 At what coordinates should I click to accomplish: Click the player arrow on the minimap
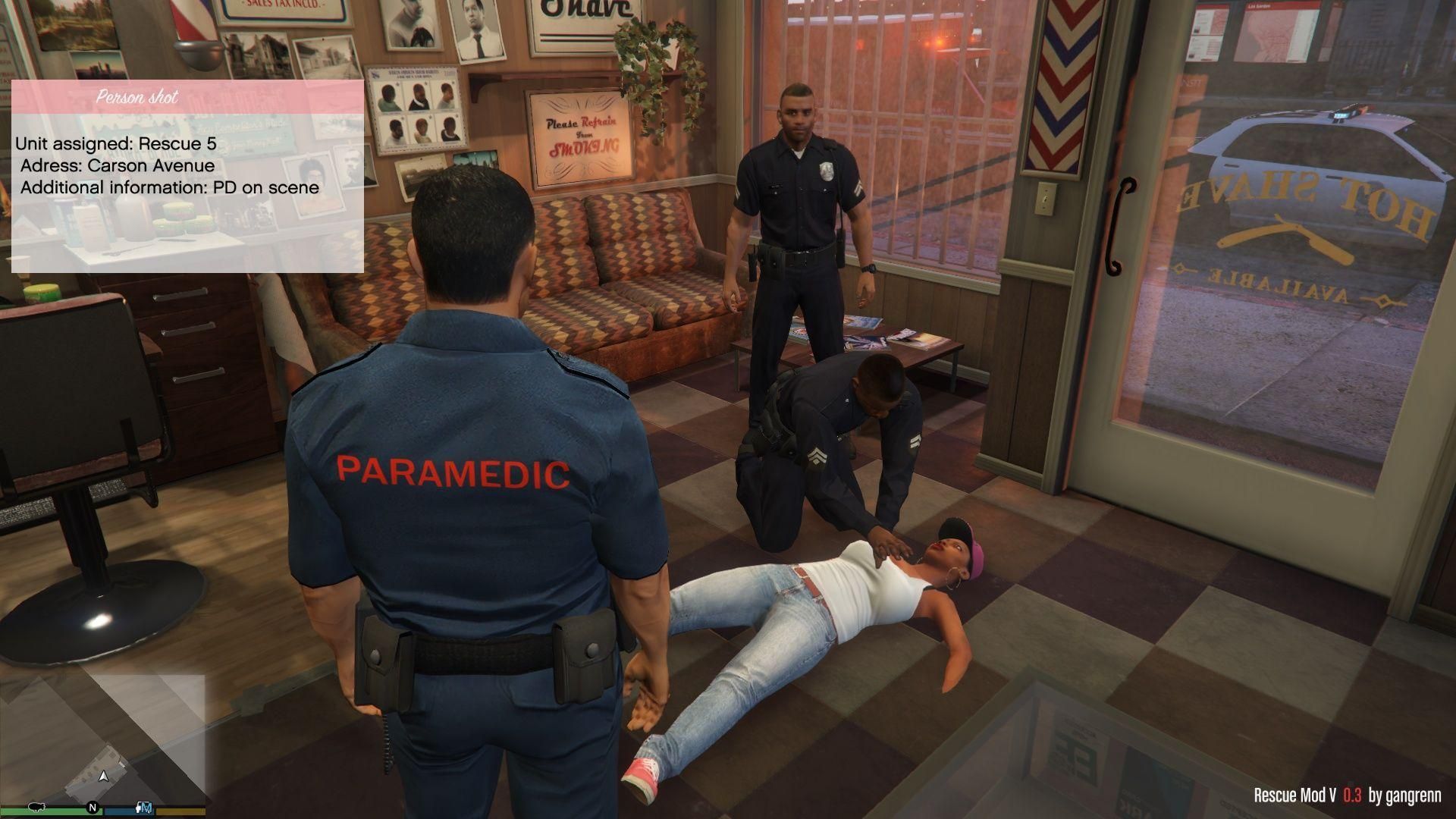click(x=104, y=776)
